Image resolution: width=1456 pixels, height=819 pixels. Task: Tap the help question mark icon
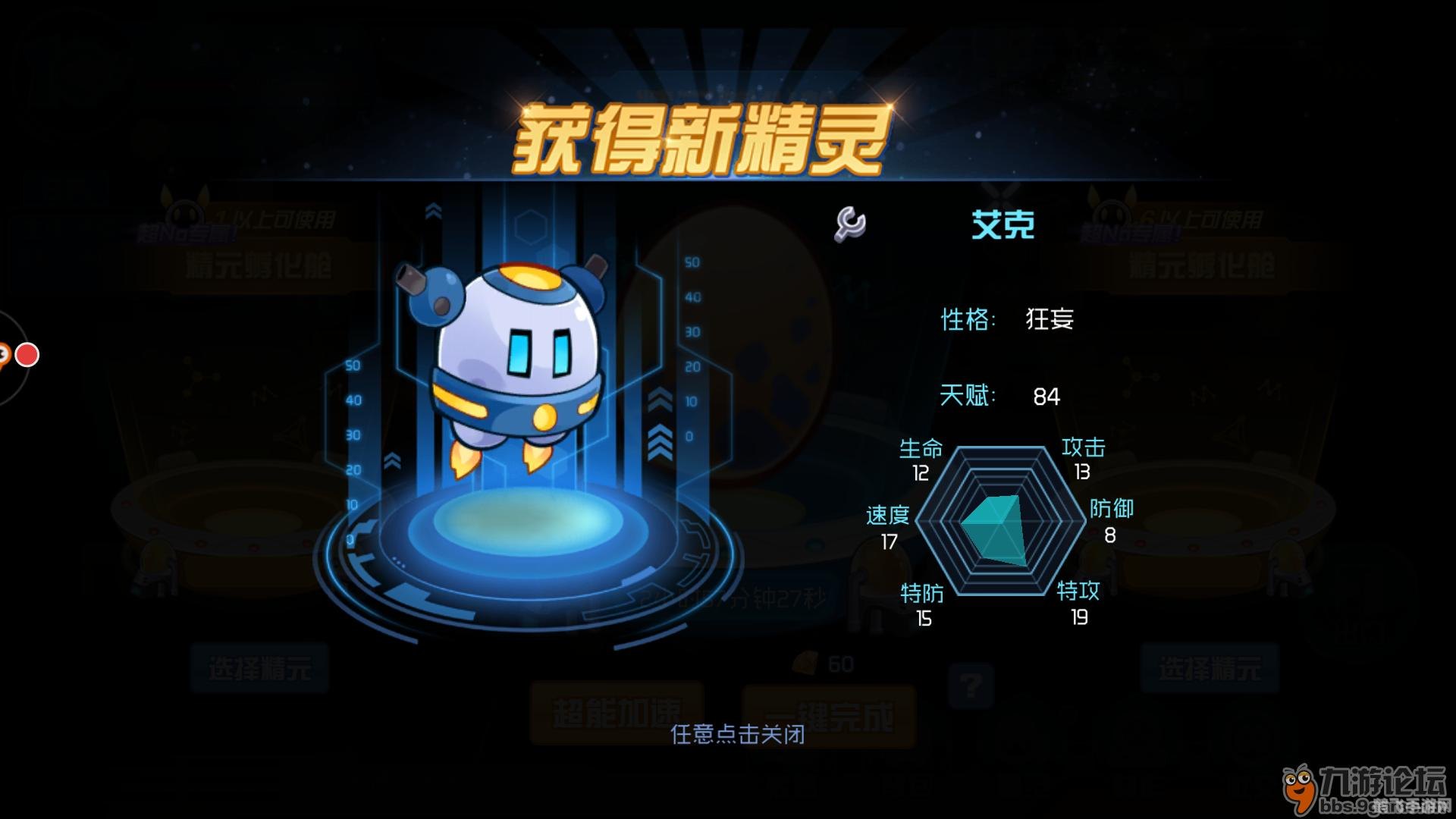click(x=972, y=686)
